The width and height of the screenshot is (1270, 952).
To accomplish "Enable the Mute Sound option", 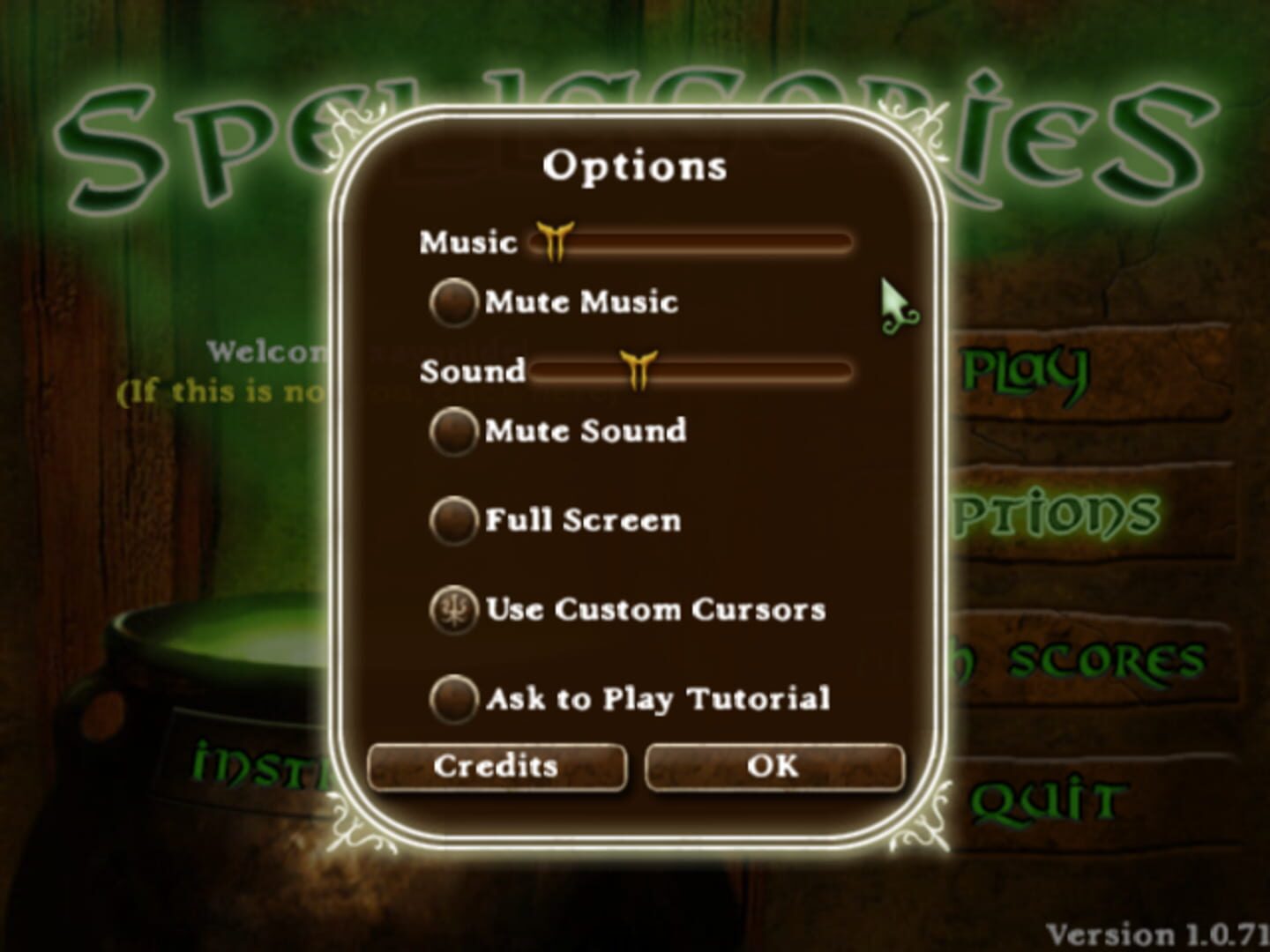I will pos(453,431).
